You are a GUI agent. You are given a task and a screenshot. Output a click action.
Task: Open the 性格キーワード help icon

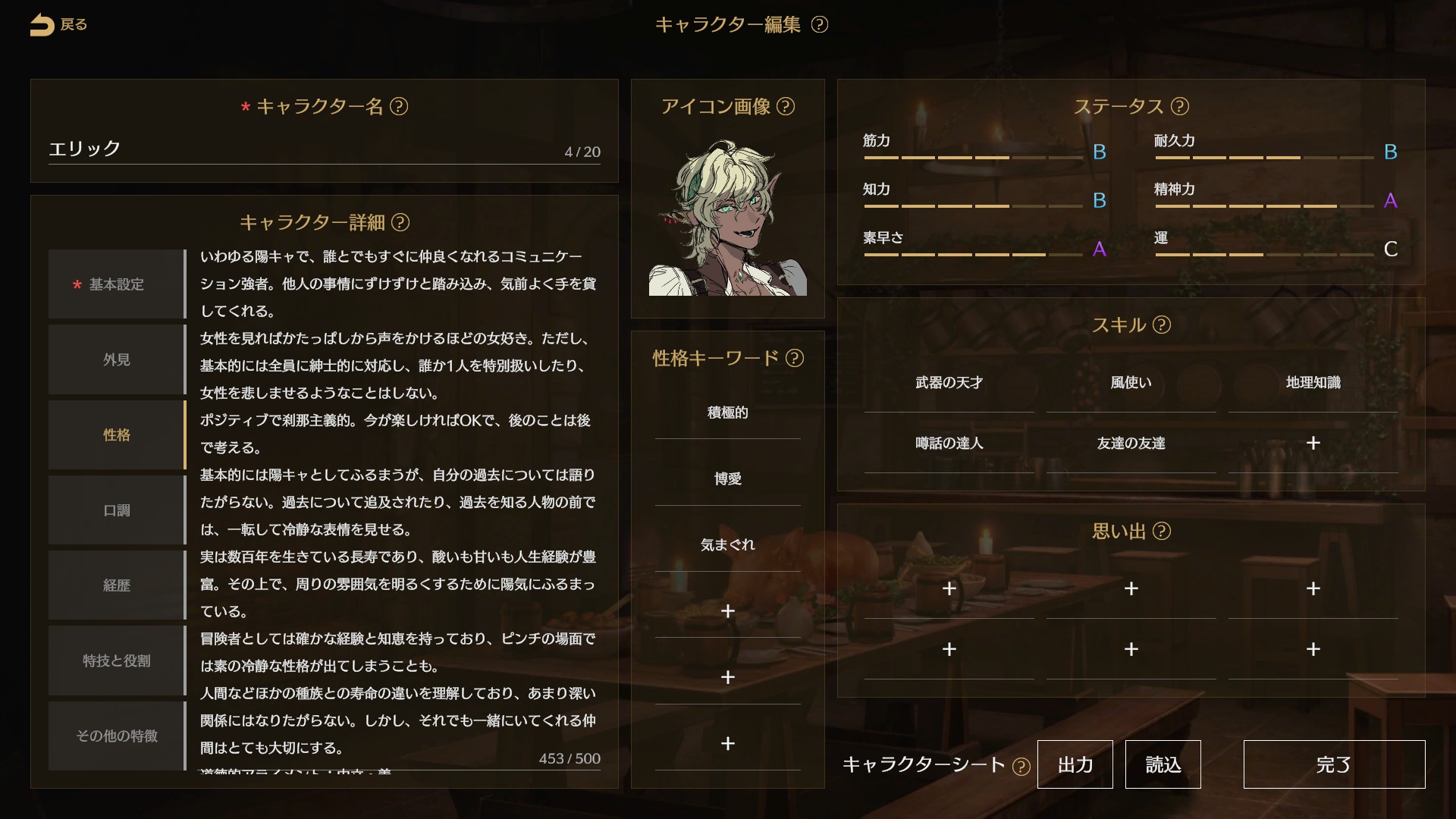point(796,359)
